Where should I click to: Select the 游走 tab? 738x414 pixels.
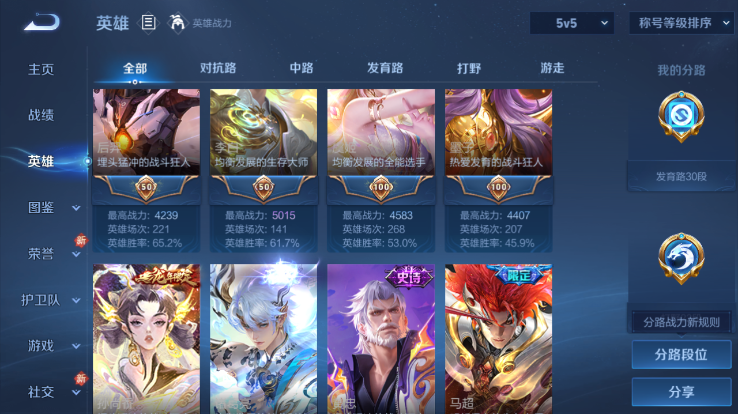pyautogui.click(x=552, y=69)
